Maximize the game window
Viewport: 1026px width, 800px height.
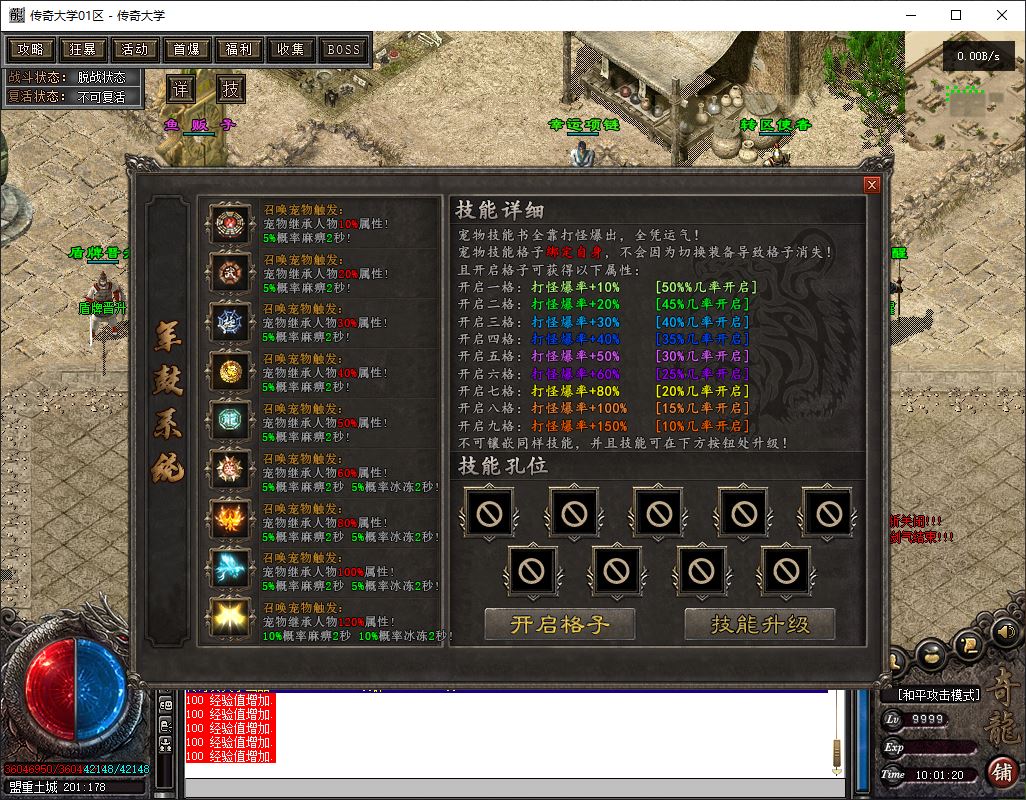[x=956, y=15]
